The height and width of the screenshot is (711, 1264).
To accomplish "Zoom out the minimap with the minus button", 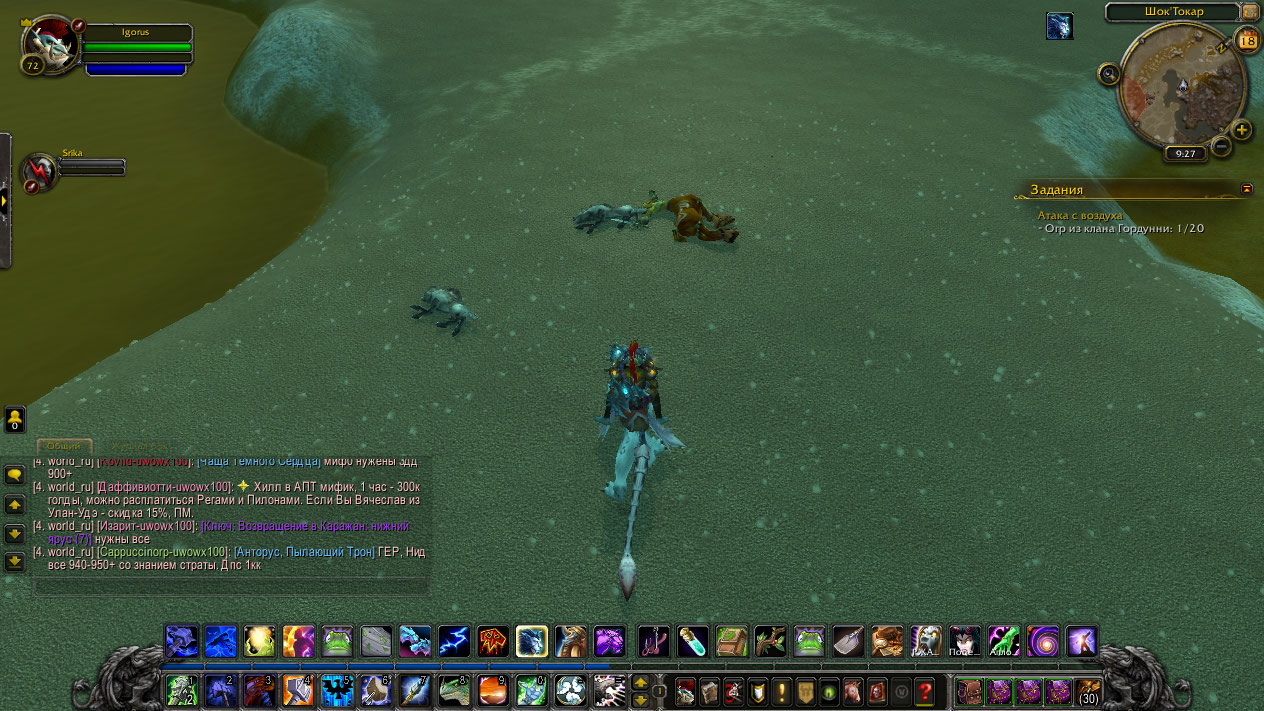I will click(x=1221, y=146).
